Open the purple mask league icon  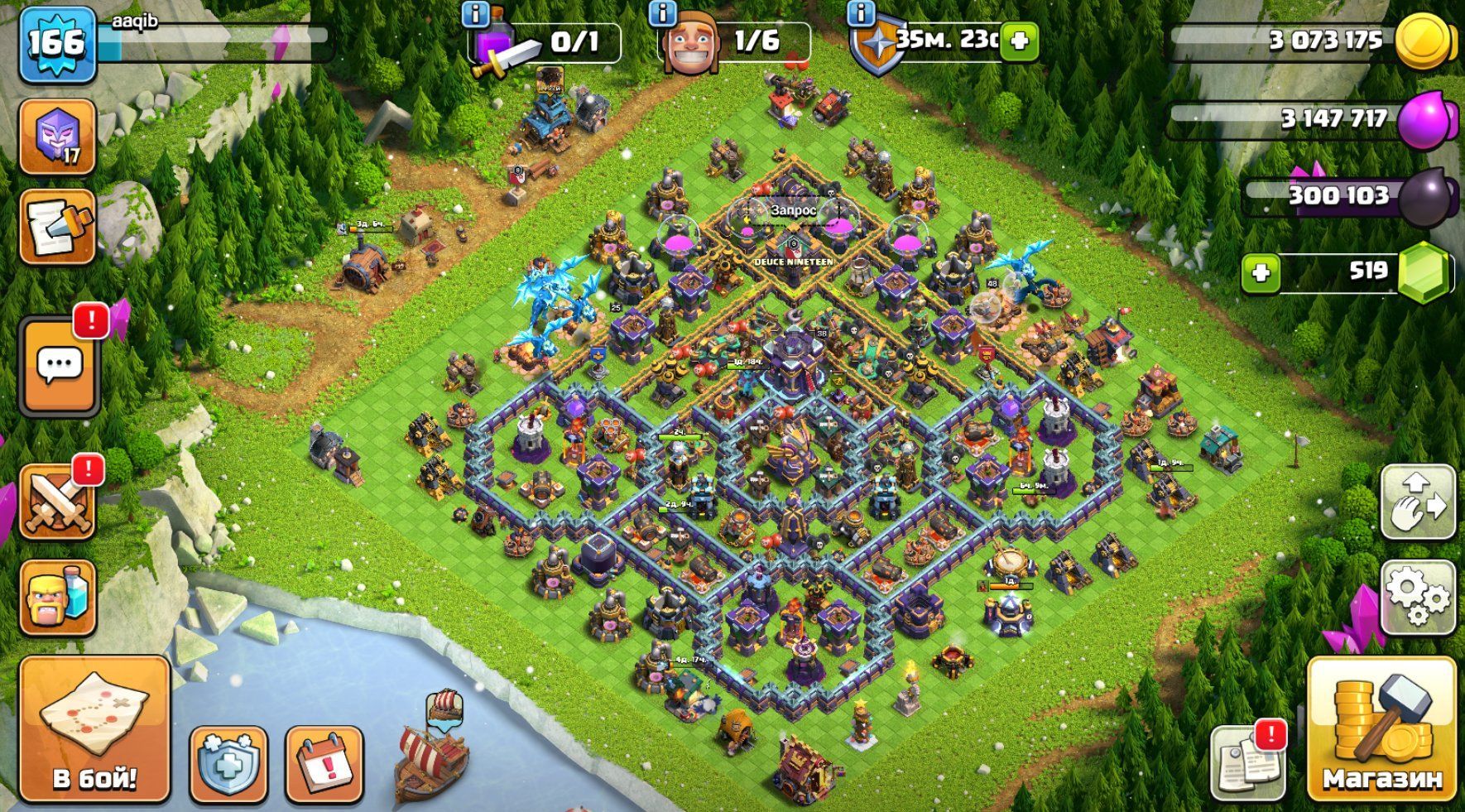(57, 137)
